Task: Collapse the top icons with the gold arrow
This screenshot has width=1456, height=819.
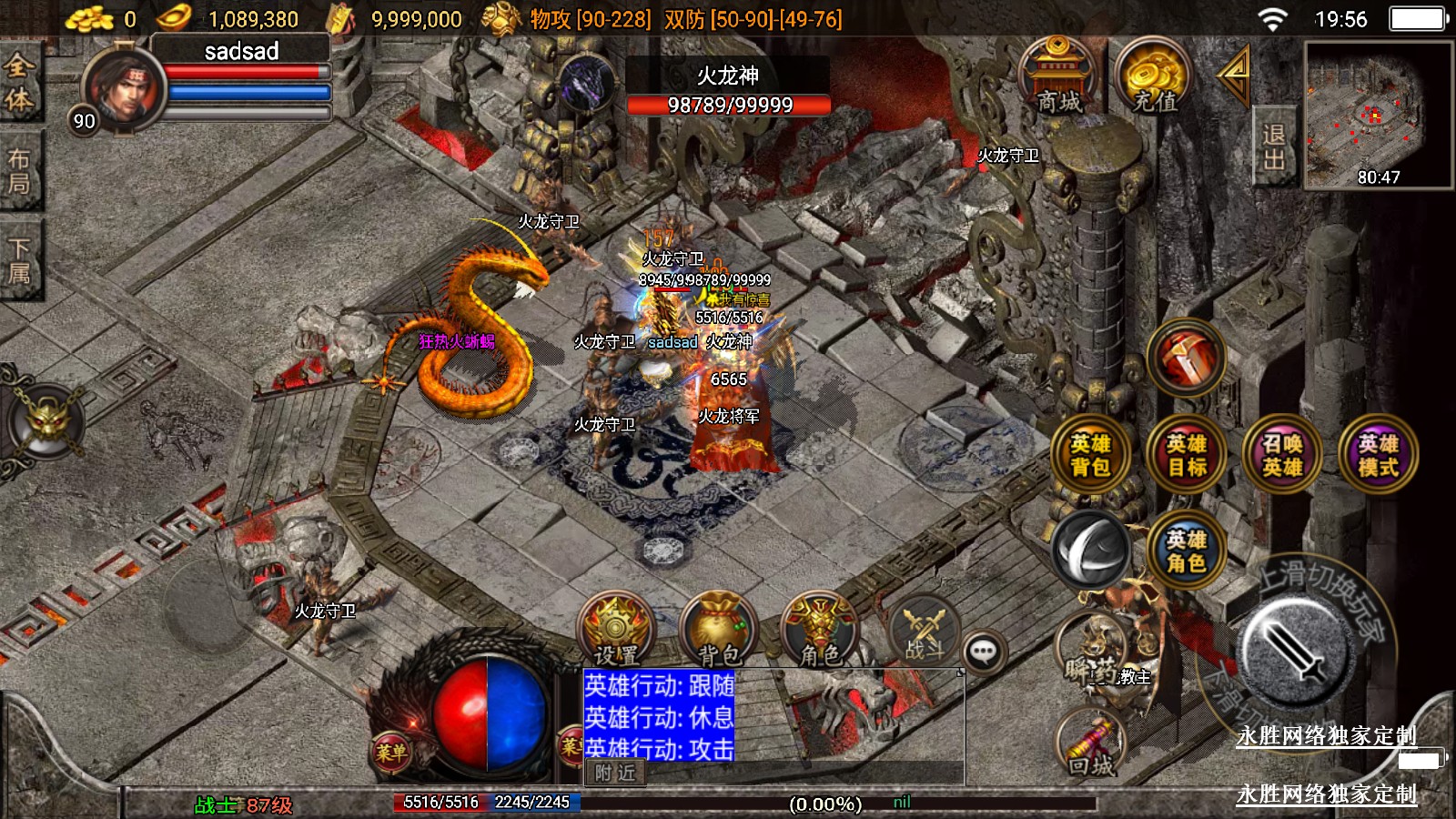Action: click(x=1234, y=76)
